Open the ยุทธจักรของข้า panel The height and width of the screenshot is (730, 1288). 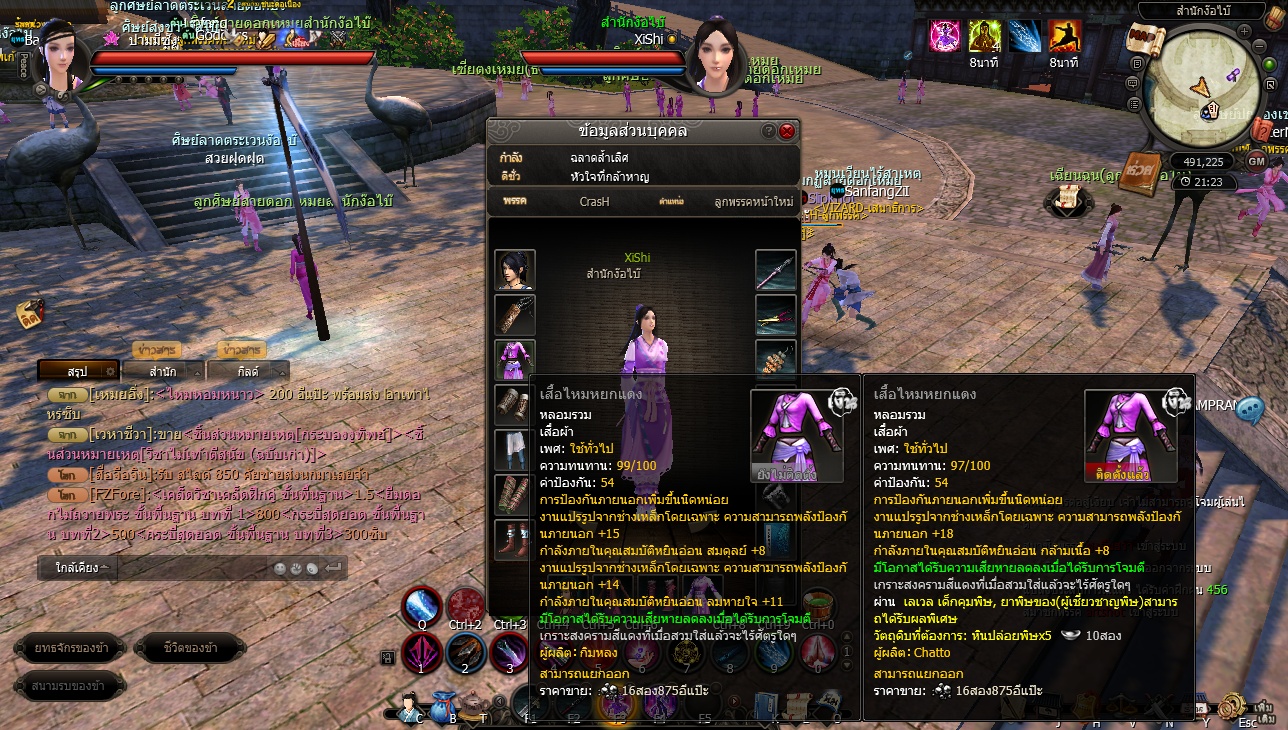(x=71, y=648)
